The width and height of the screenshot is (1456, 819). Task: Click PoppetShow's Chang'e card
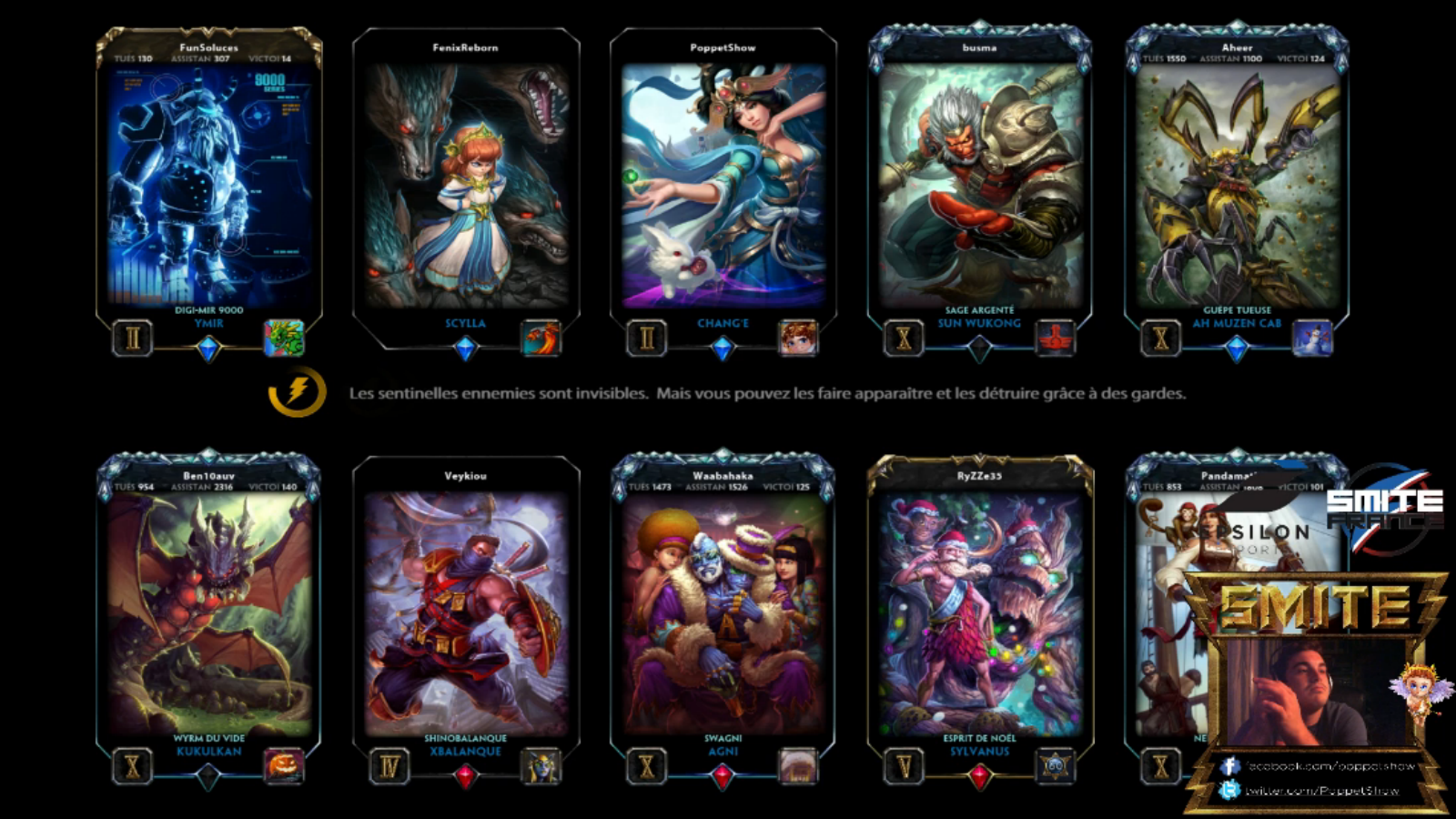click(x=723, y=187)
